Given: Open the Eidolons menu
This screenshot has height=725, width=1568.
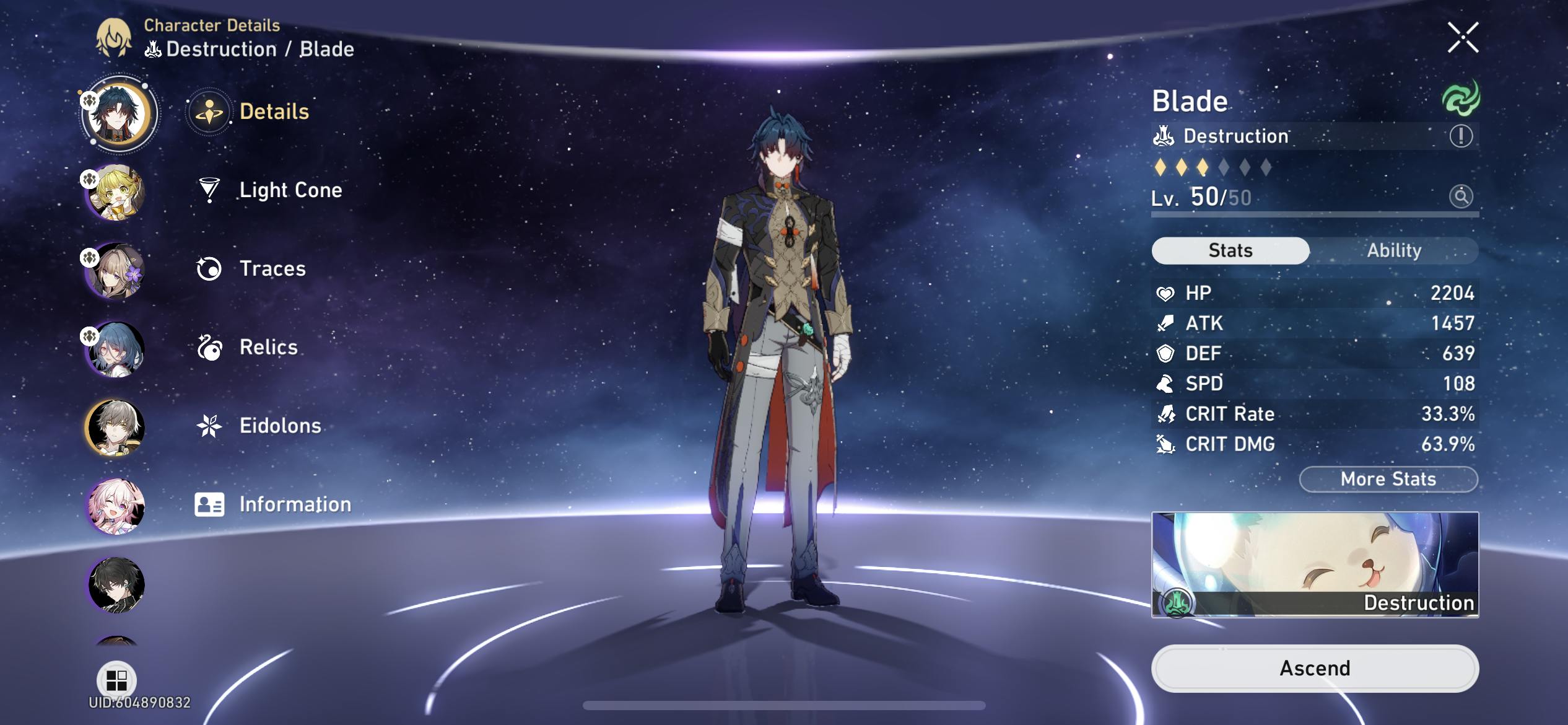Looking at the screenshot, I should (280, 426).
